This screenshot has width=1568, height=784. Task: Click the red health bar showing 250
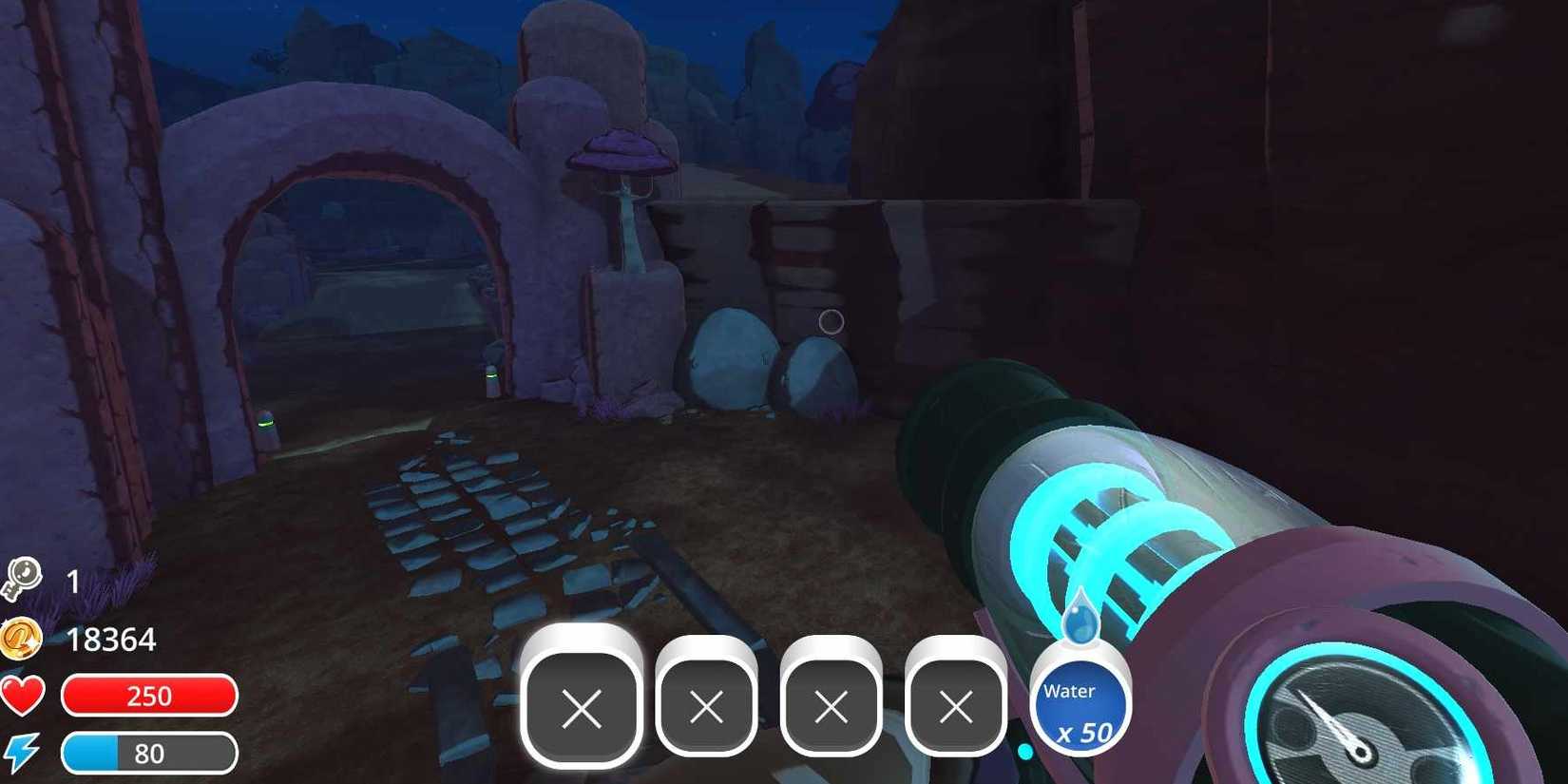[149, 696]
